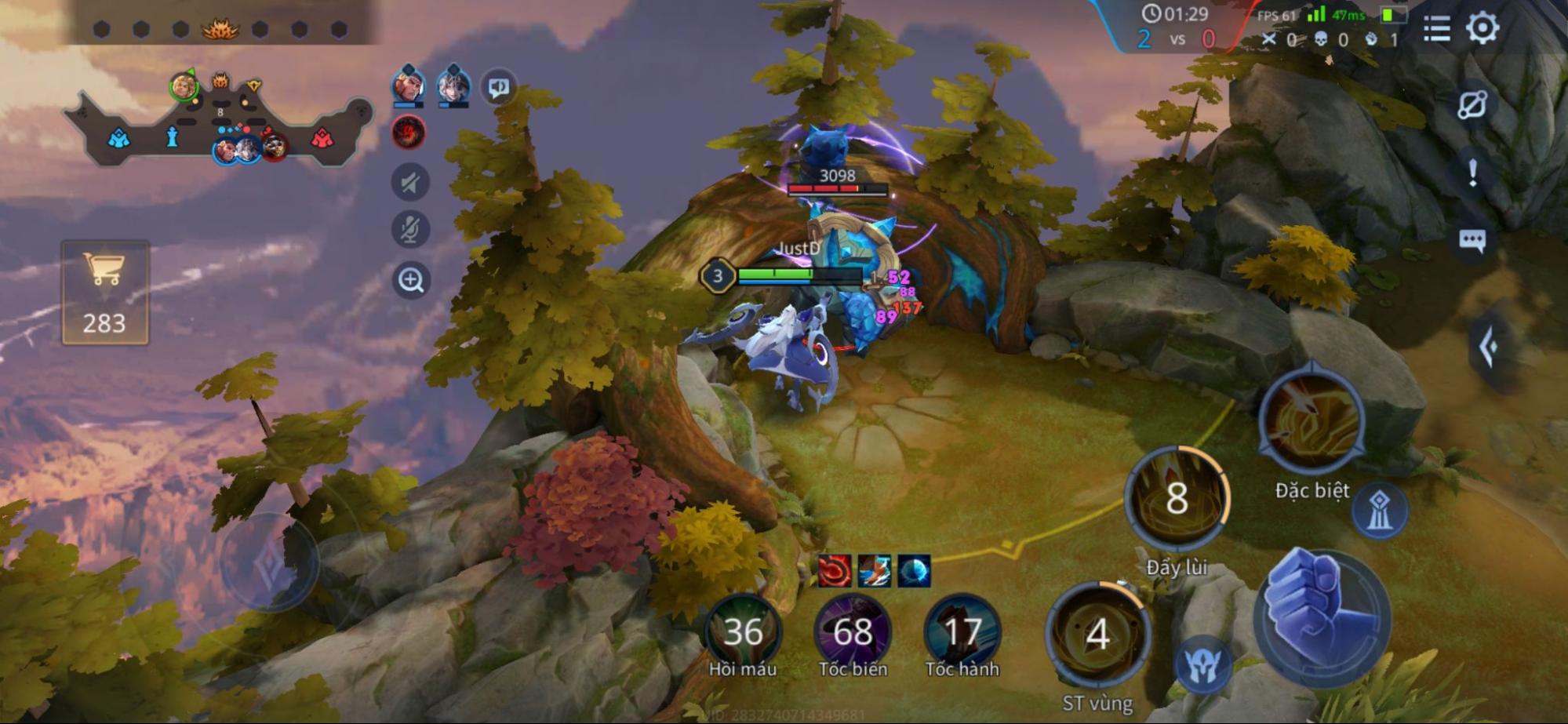Screen dimensions: 1568x724
Task: Cast the ST vùng area skill
Action: 1097,634
